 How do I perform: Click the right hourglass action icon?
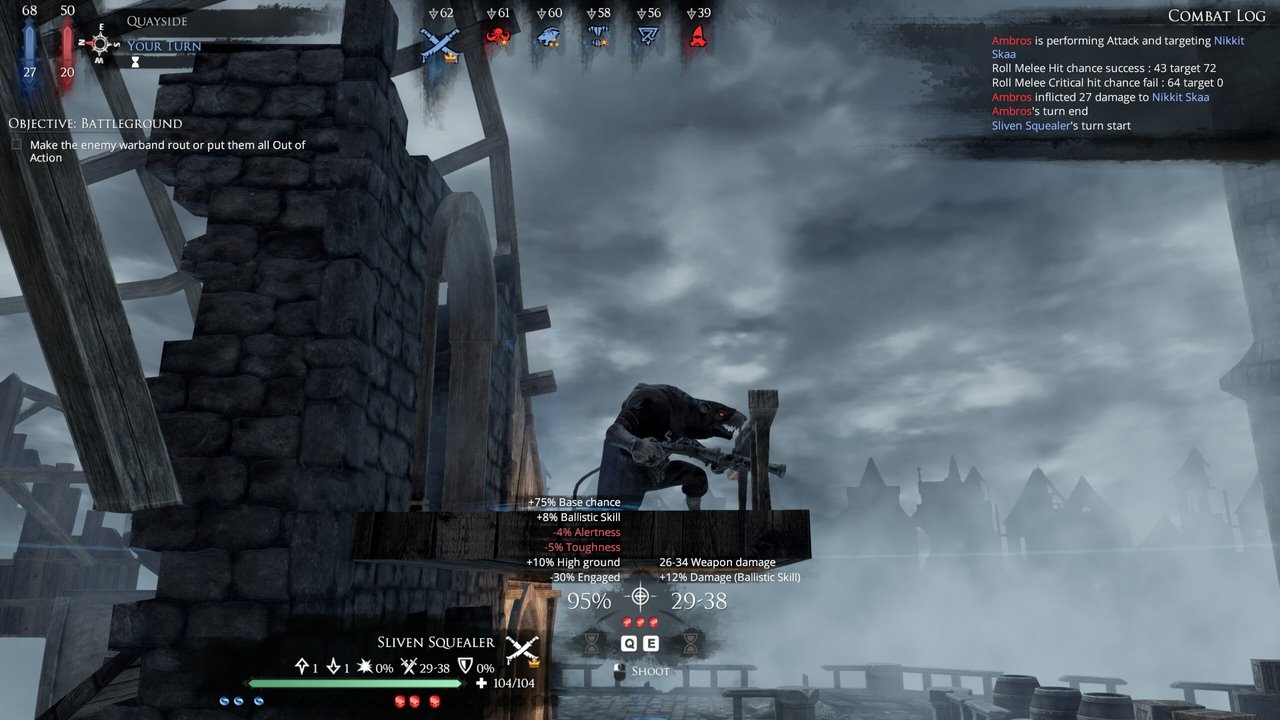(x=690, y=642)
